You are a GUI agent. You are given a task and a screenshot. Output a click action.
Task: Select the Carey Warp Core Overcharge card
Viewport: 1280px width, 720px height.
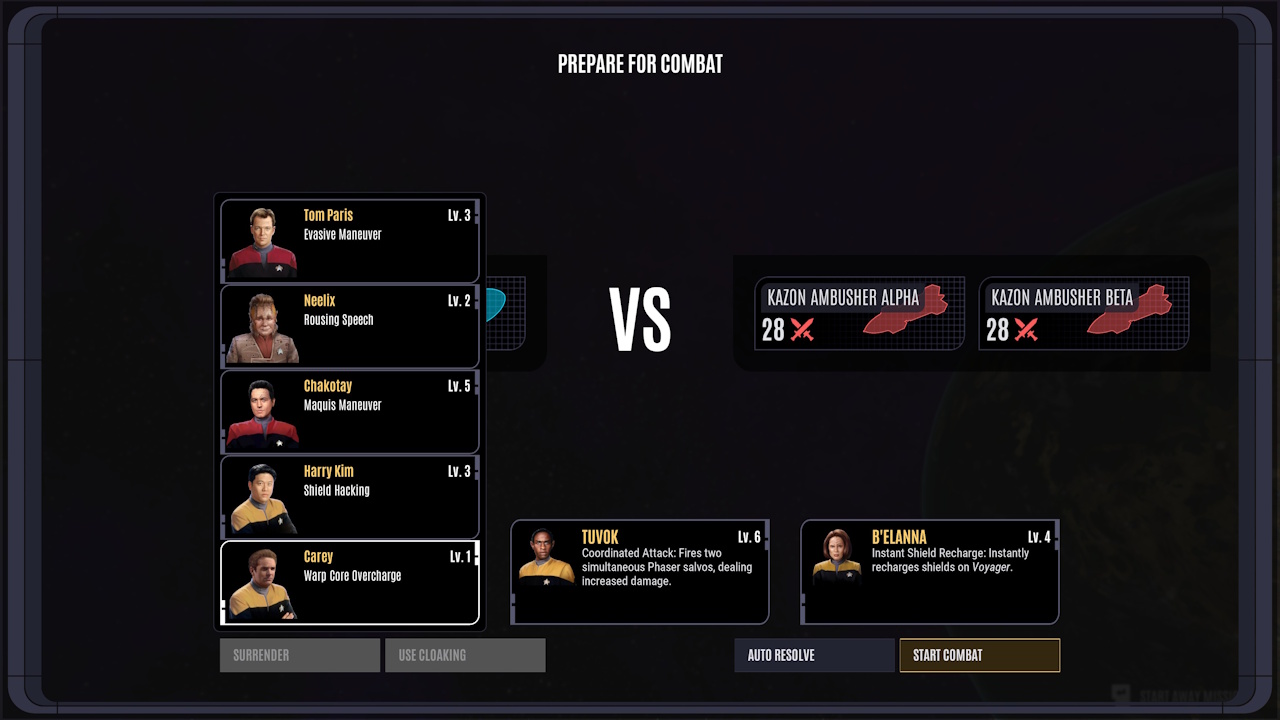tap(349, 582)
